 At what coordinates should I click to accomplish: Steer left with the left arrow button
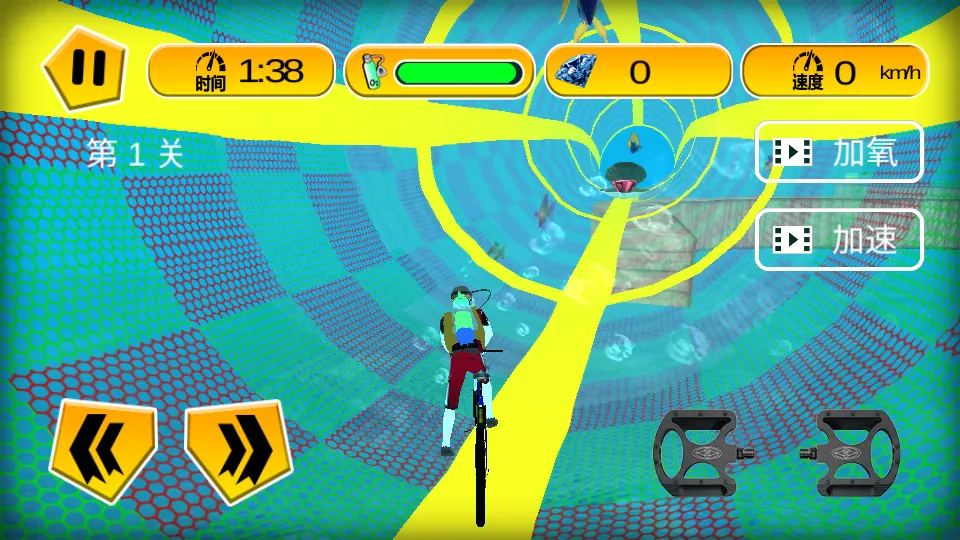pyautogui.click(x=104, y=448)
